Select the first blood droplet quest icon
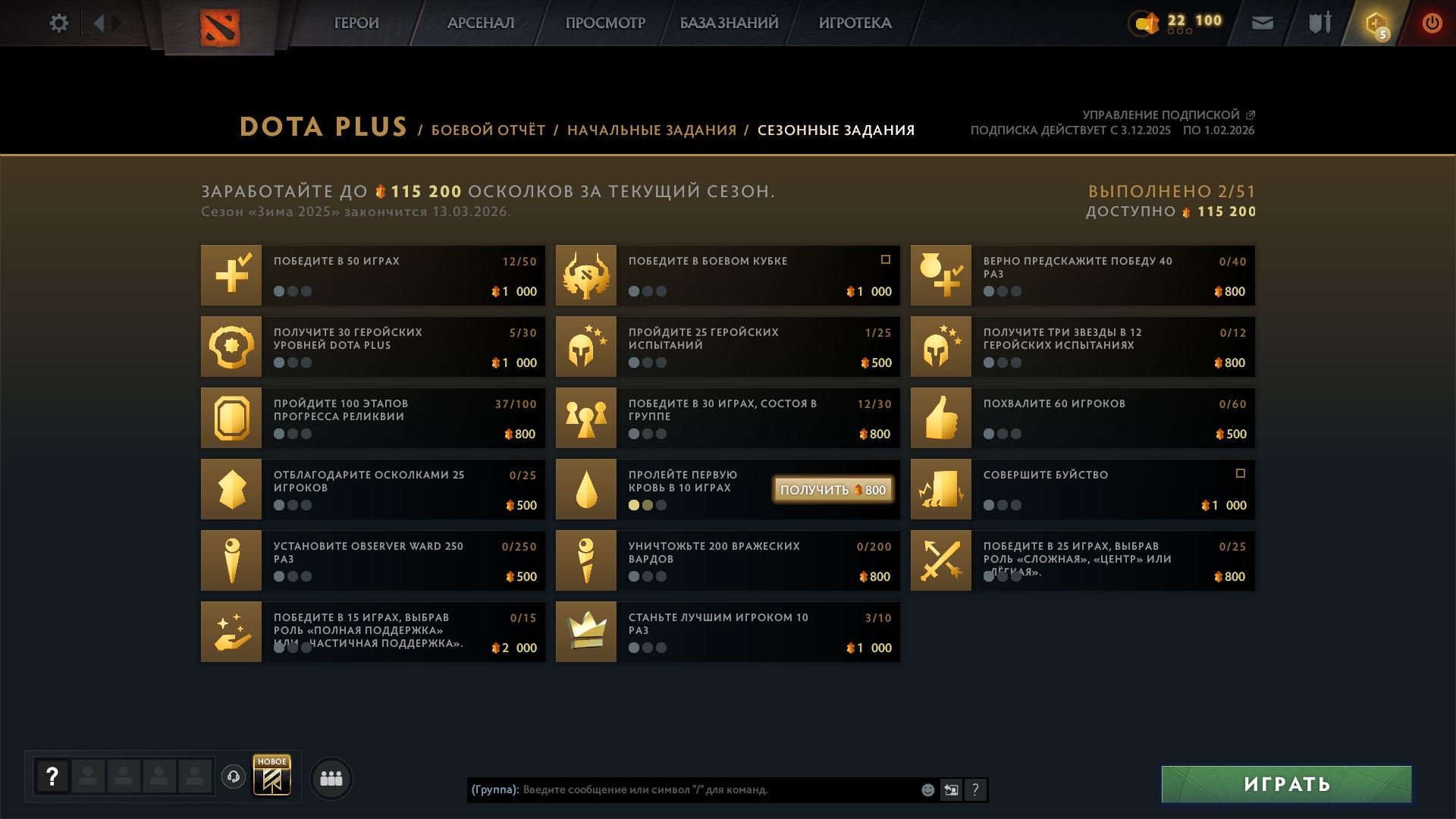Image resolution: width=1456 pixels, height=819 pixels. tap(585, 489)
